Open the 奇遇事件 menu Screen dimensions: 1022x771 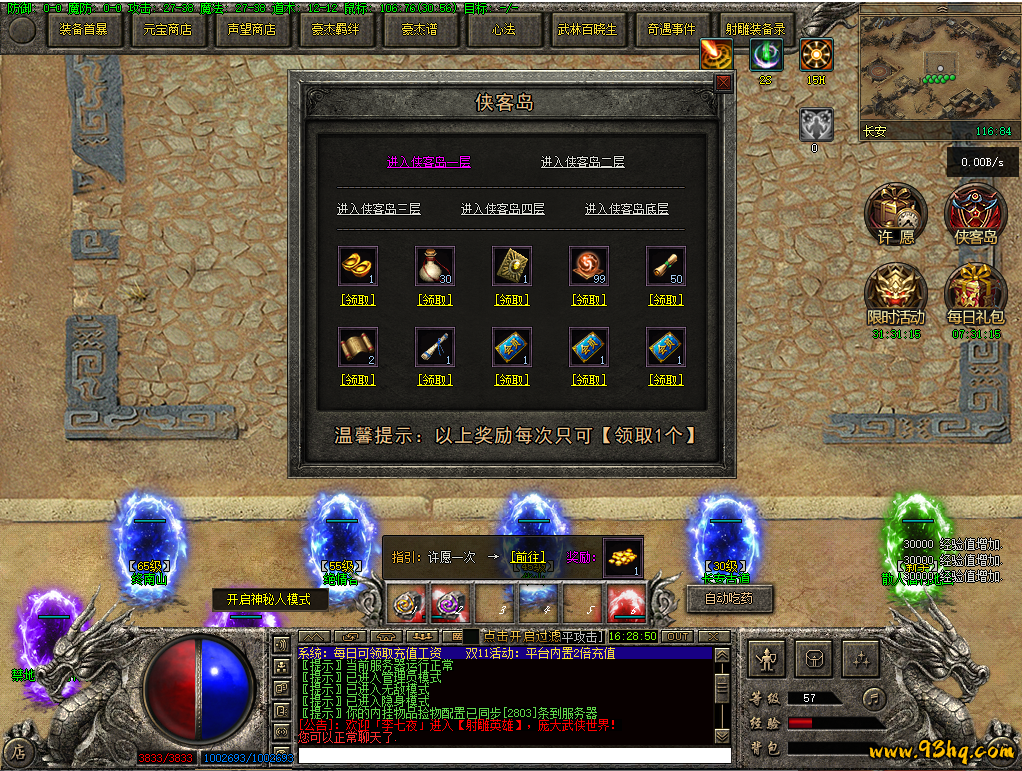(x=671, y=30)
